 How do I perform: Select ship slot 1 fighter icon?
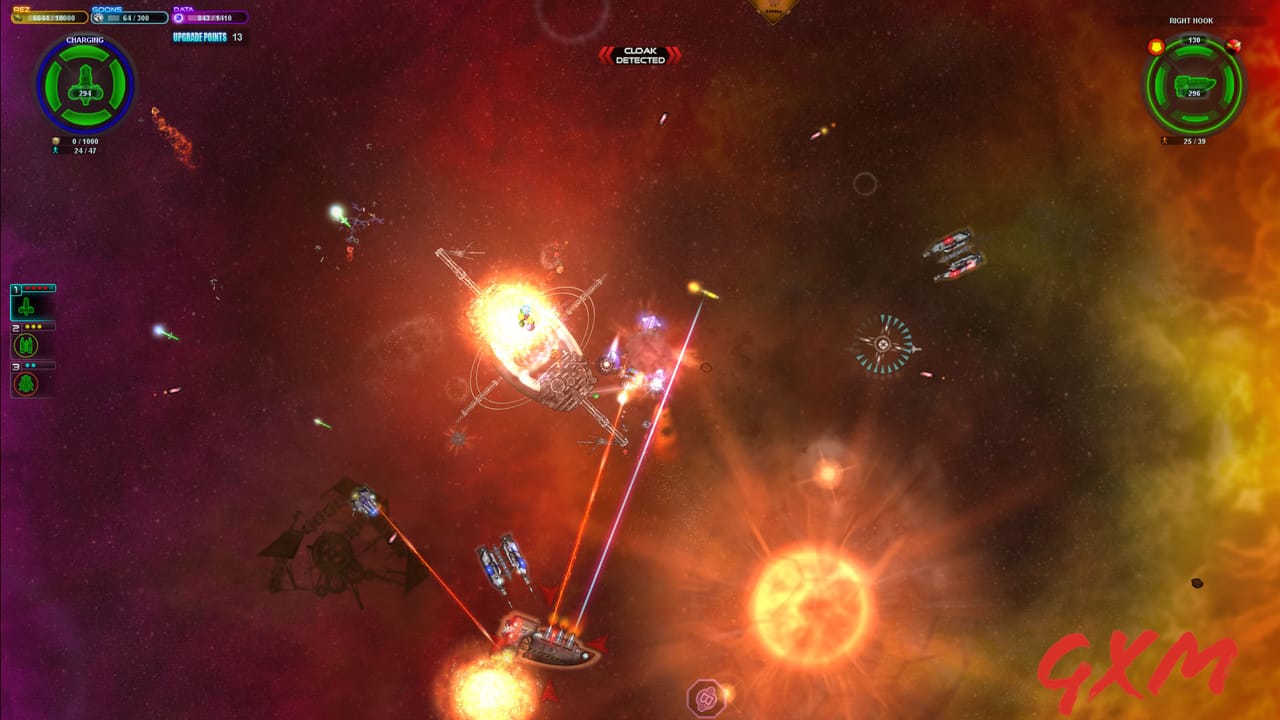point(25,306)
